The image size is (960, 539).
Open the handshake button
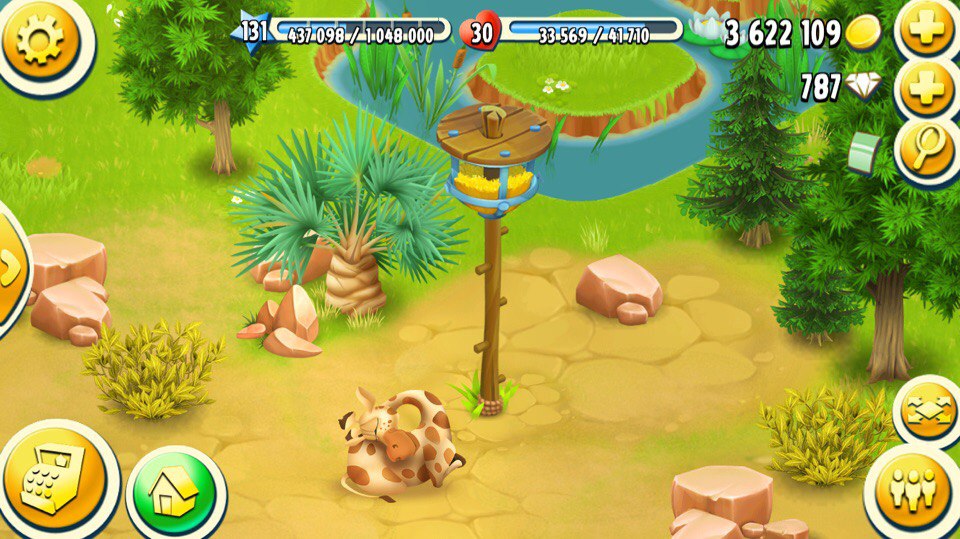click(x=928, y=412)
